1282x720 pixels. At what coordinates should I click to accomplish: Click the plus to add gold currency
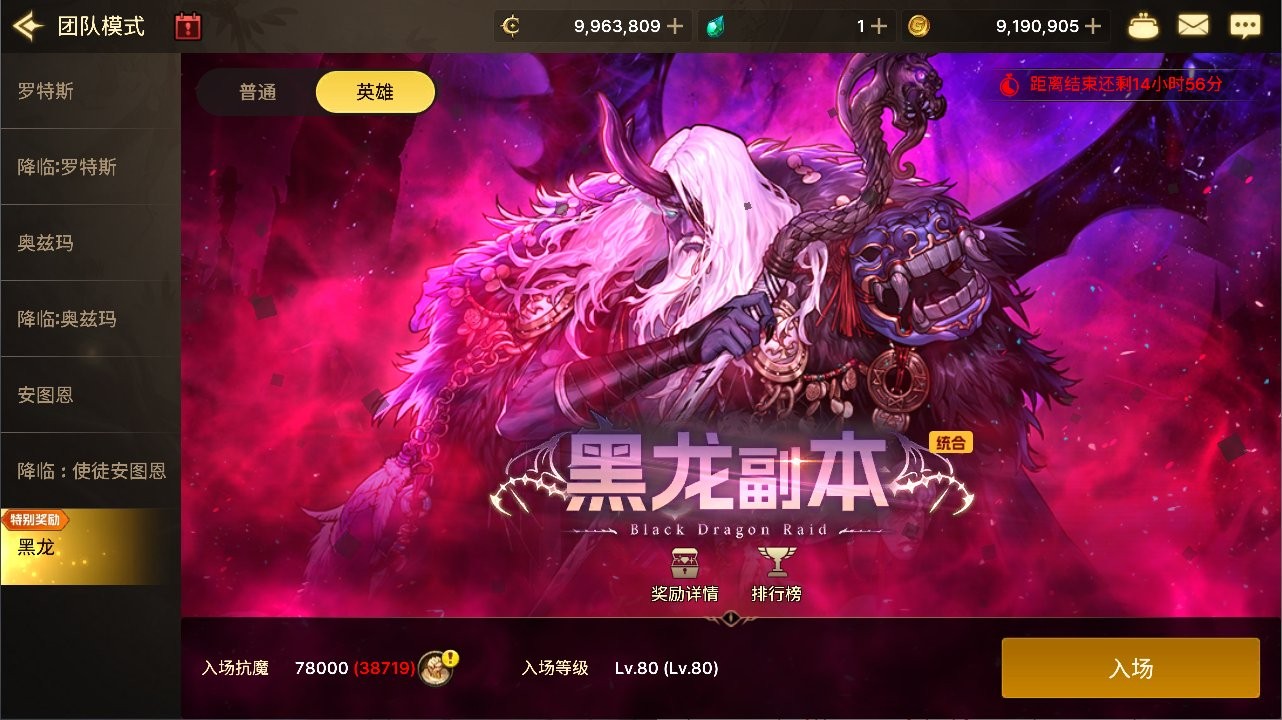click(x=1097, y=25)
